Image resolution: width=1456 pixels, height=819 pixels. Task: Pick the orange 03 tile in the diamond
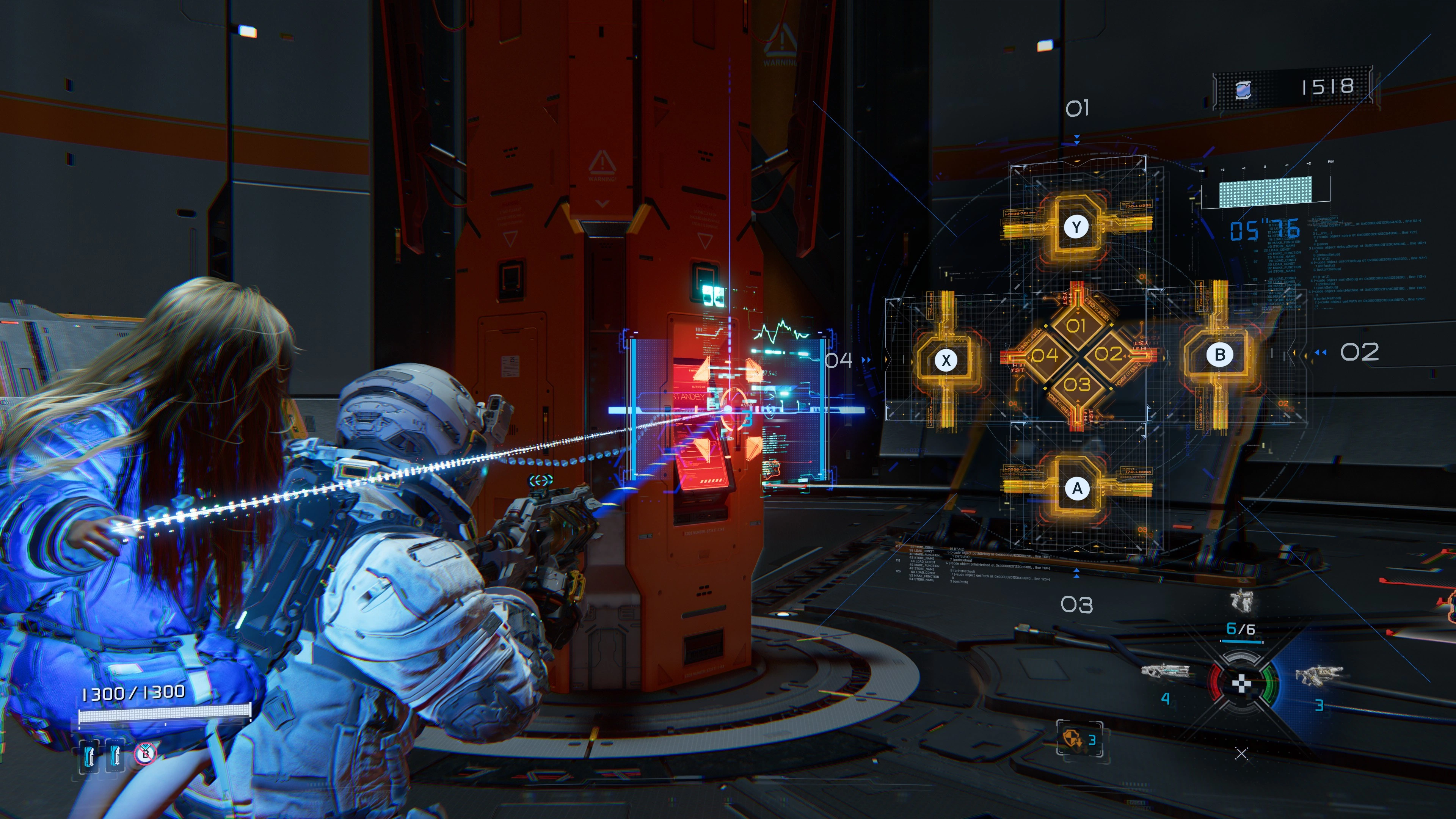[x=1077, y=384]
